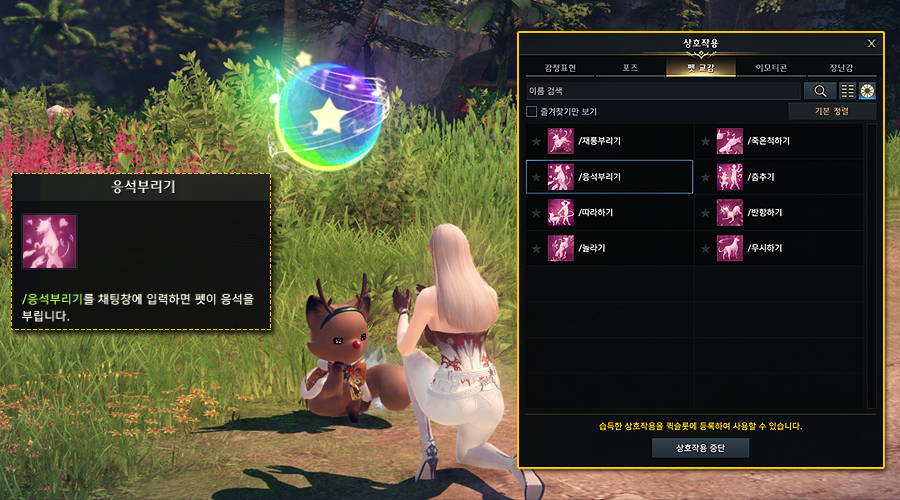The width and height of the screenshot is (900, 500).
Task: Choose the /따라하기 pet emote
Action: tap(609, 212)
